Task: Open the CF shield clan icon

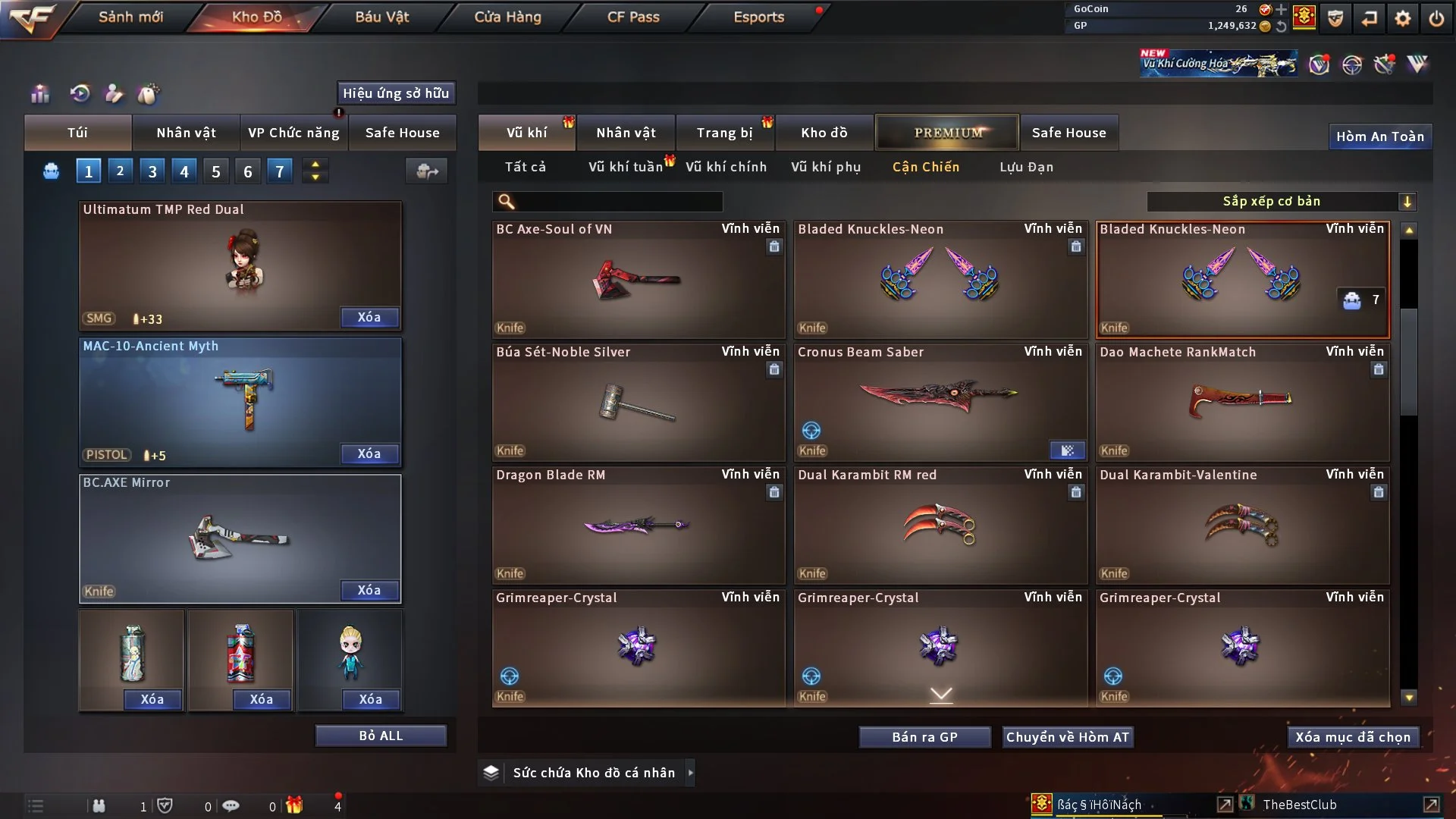Action: (x=1335, y=17)
